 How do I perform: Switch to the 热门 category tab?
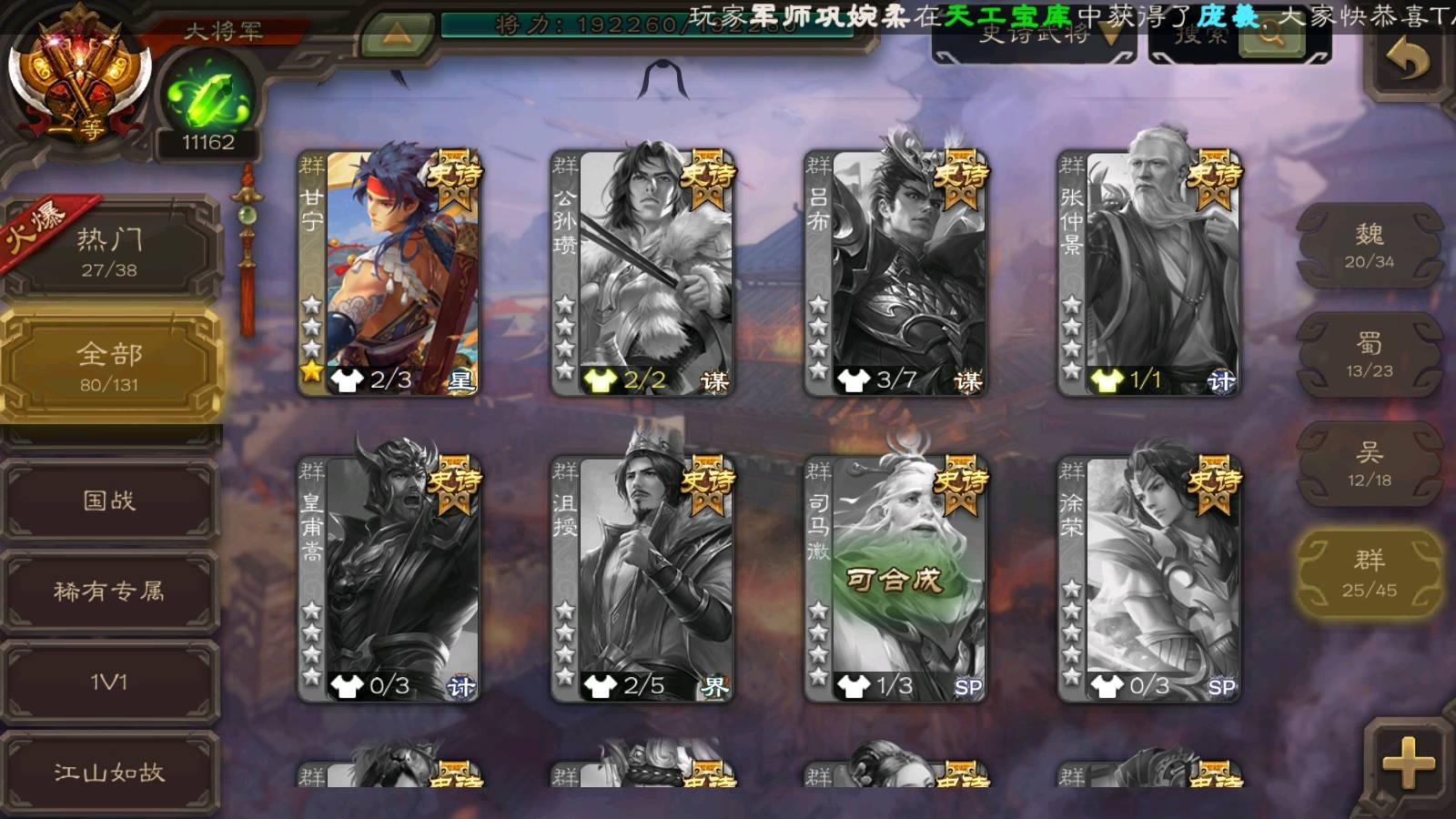(x=109, y=252)
